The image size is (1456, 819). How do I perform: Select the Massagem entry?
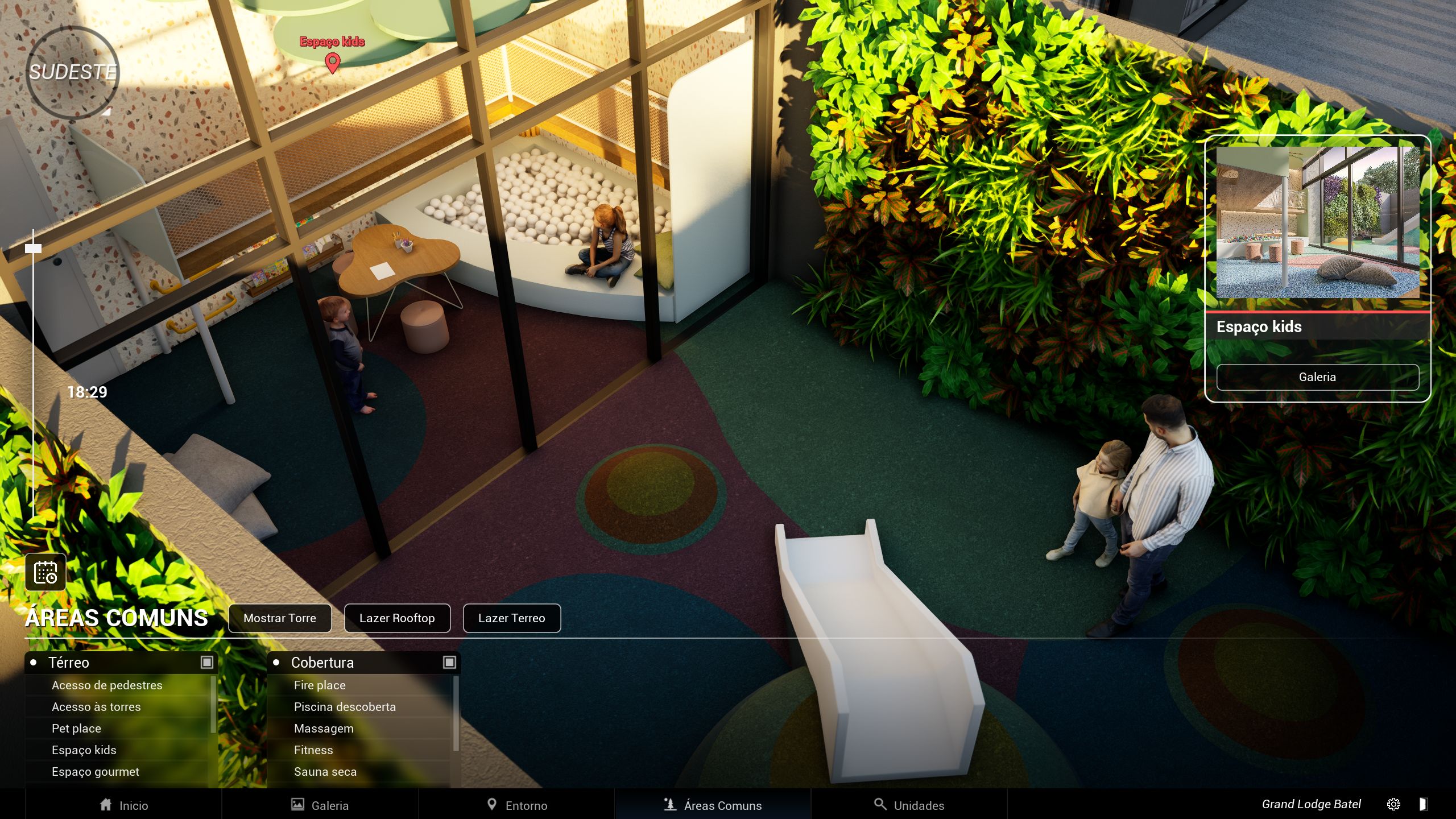324,729
